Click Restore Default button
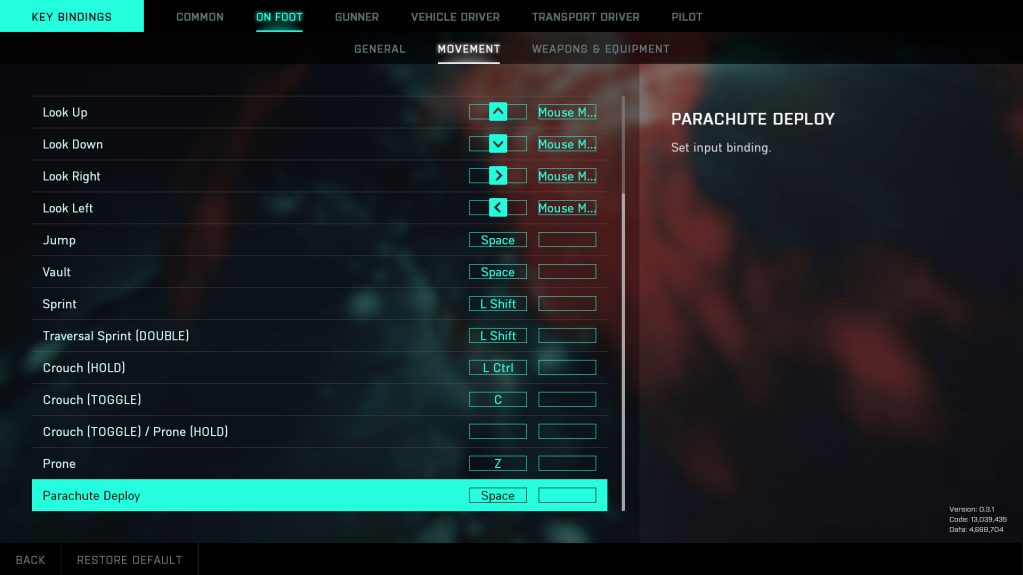 pyautogui.click(x=130, y=560)
